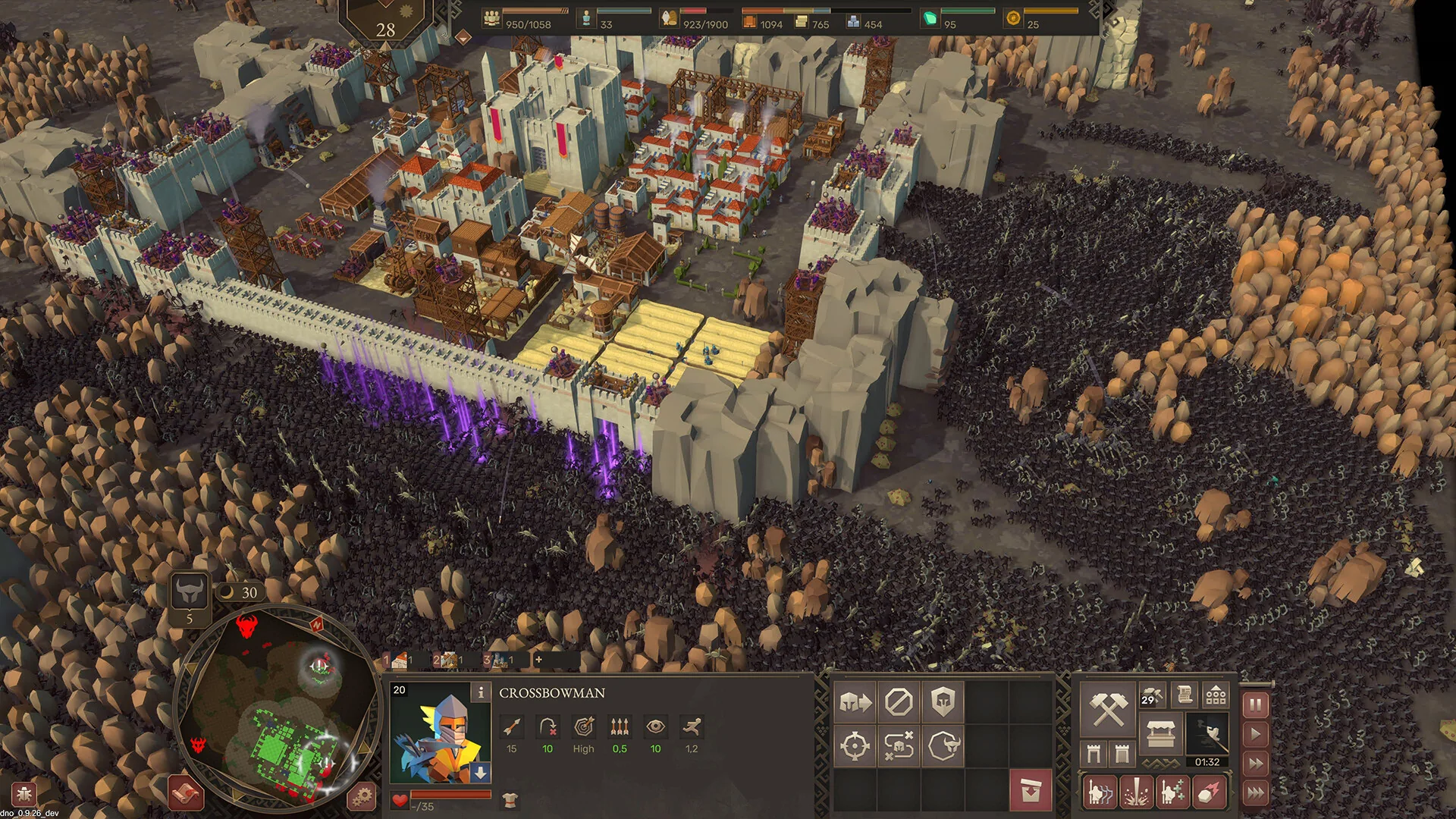Select the shield helmet defend command
Viewport: 1456px width, 819px height.
click(x=943, y=702)
